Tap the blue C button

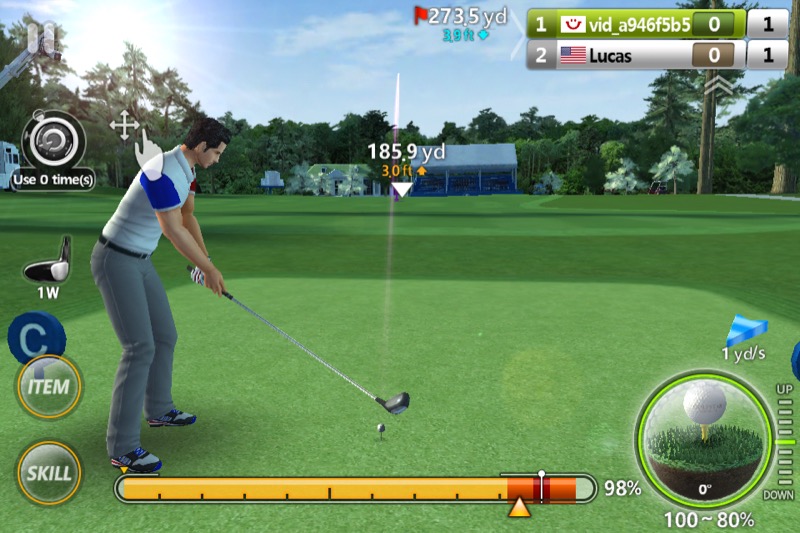34,337
